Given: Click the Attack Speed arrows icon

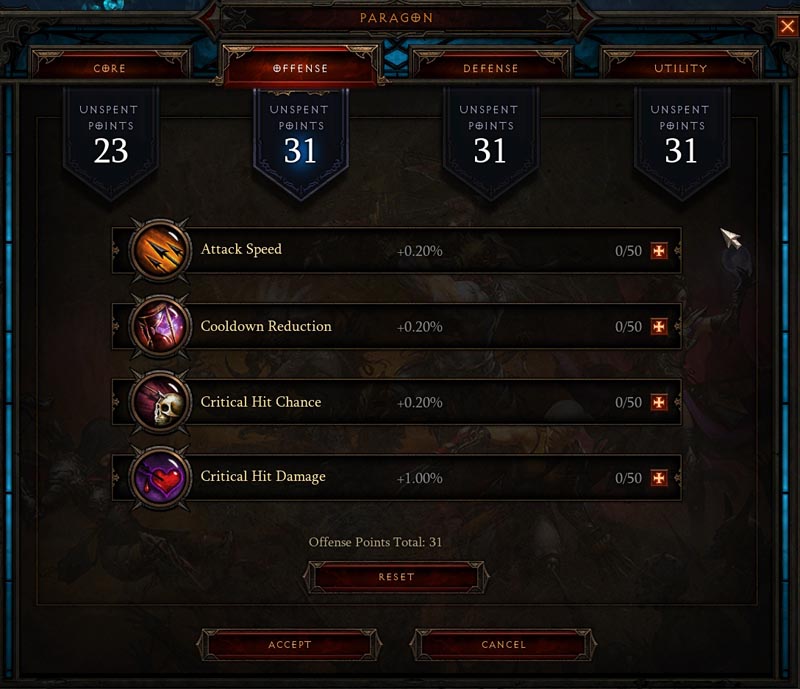Looking at the screenshot, I should click(160, 250).
